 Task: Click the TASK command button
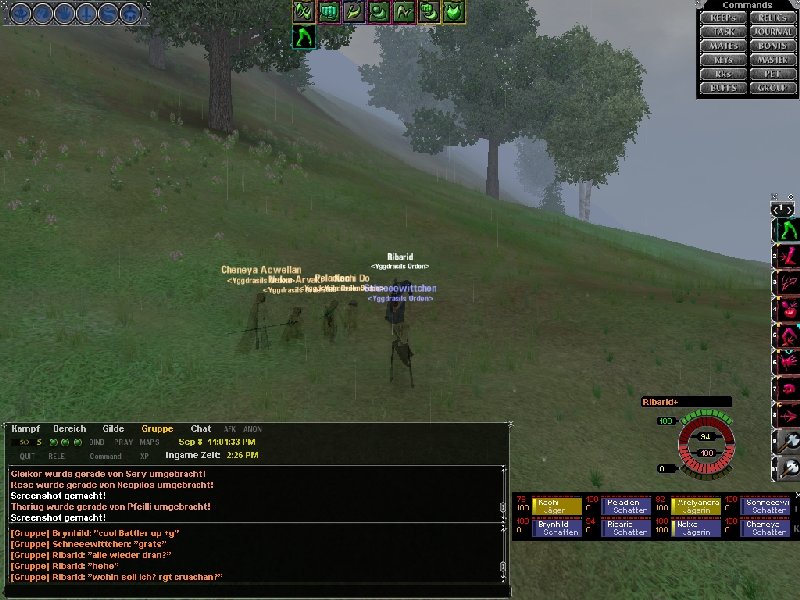point(721,32)
